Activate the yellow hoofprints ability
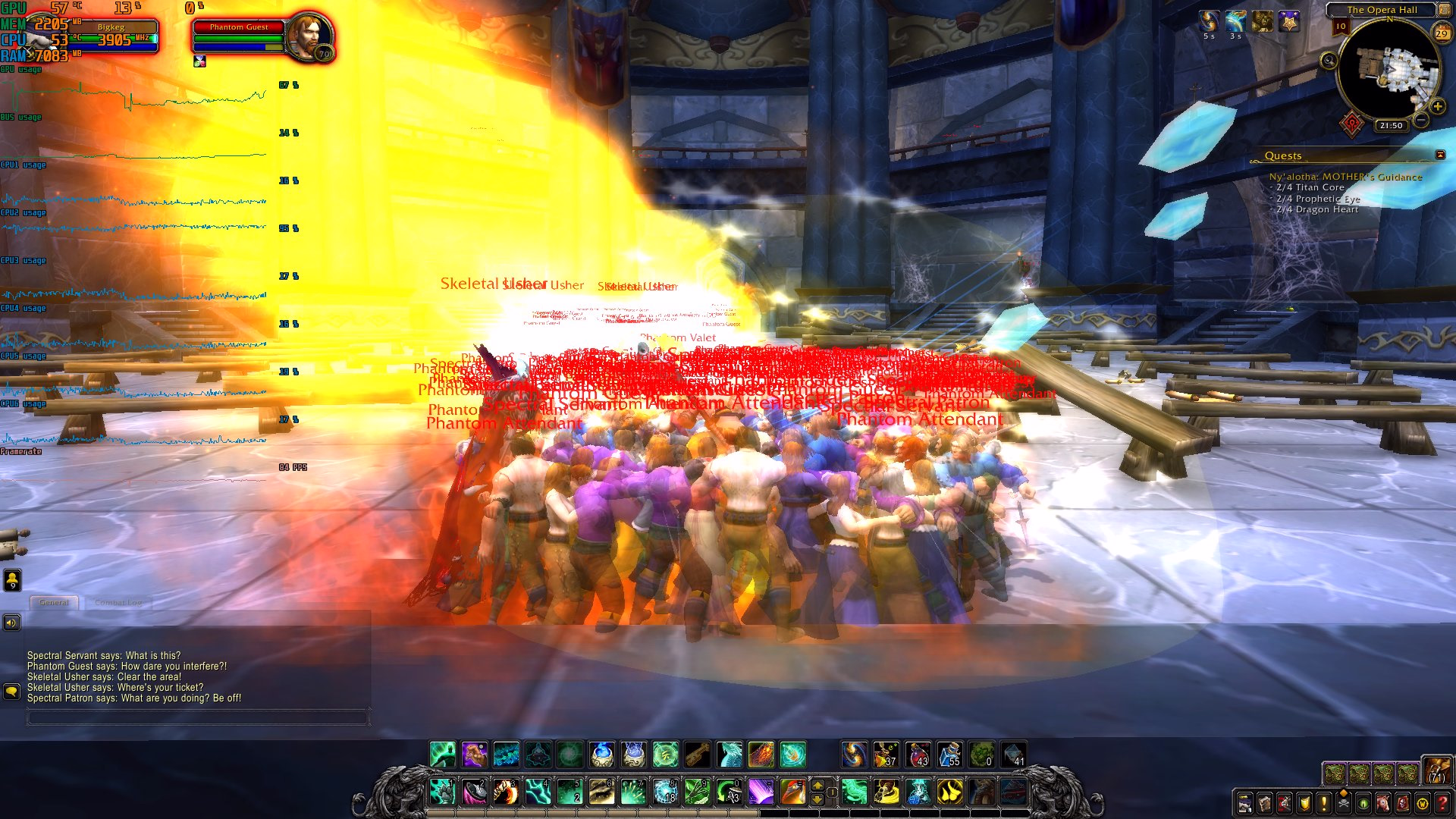Image resolution: width=1456 pixels, height=819 pixels. (x=949, y=792)
